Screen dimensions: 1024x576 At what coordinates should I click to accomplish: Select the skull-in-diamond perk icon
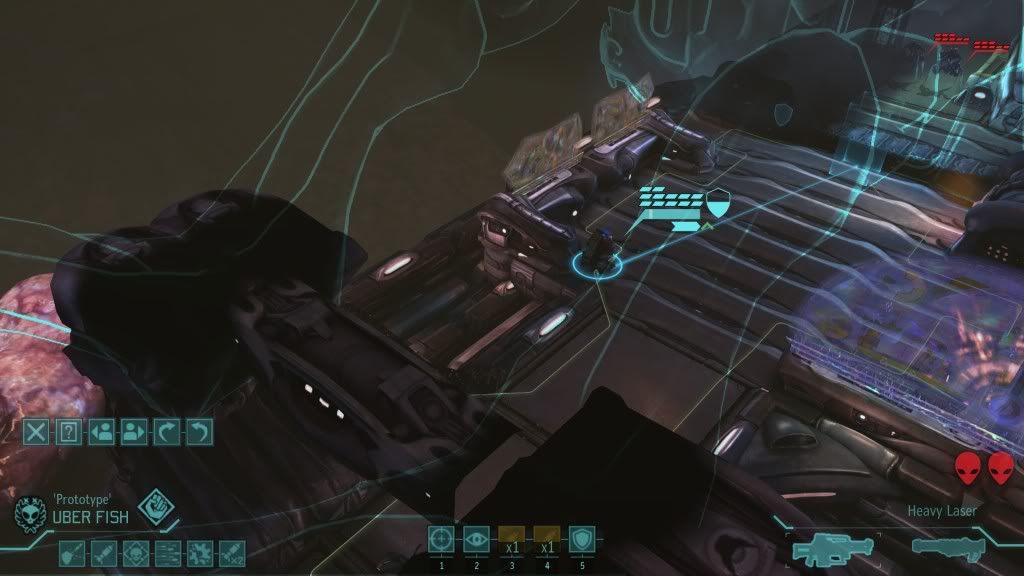tap(134, 551)
